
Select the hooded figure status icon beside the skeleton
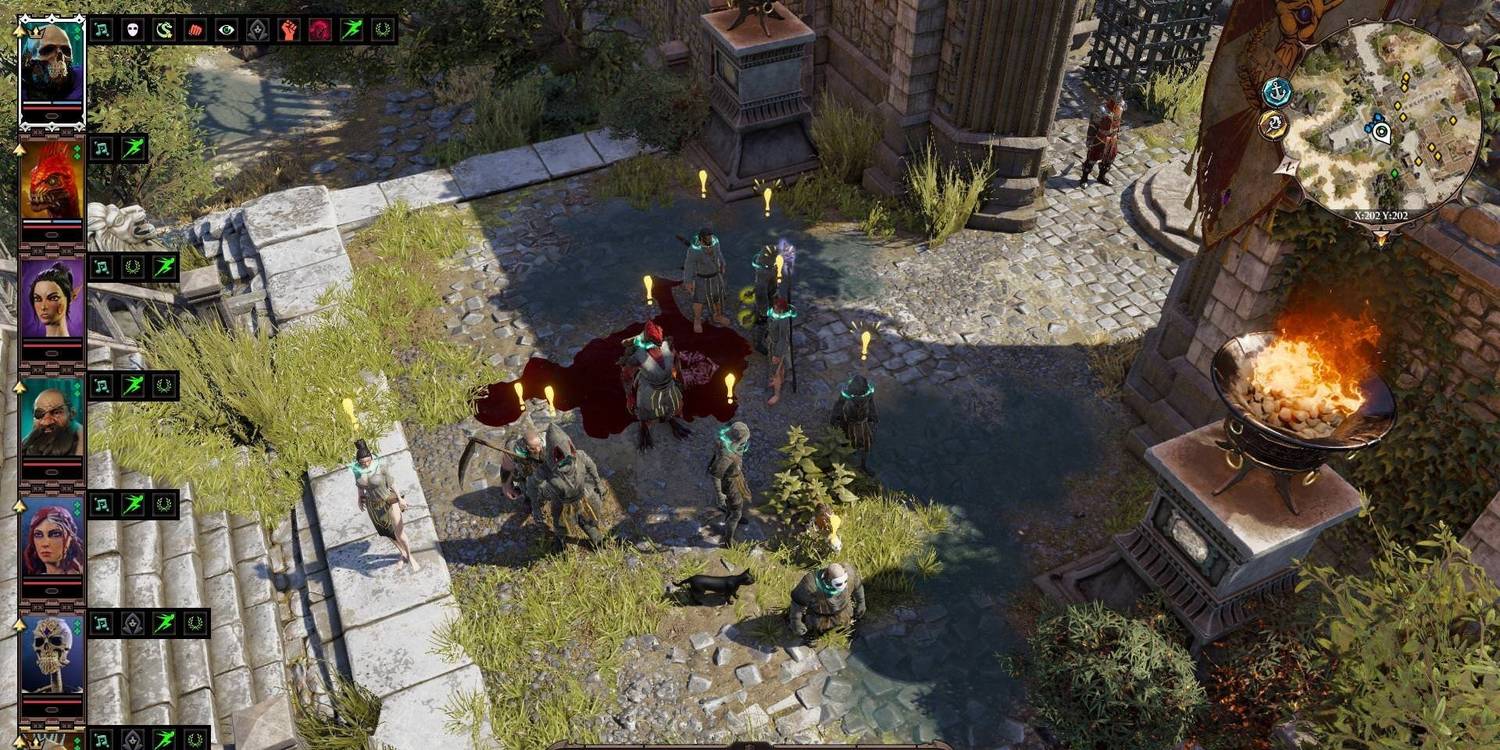coord(132,625)
